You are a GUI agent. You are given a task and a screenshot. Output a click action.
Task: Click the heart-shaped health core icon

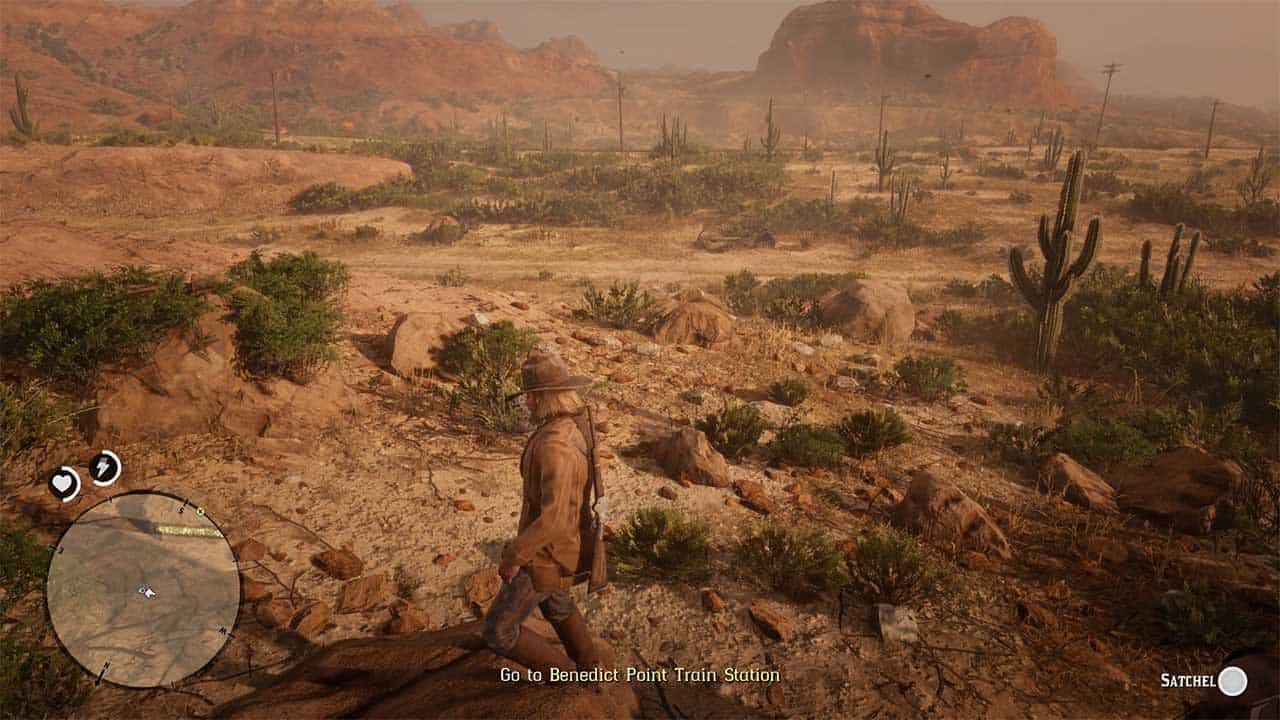pos(64,482)
